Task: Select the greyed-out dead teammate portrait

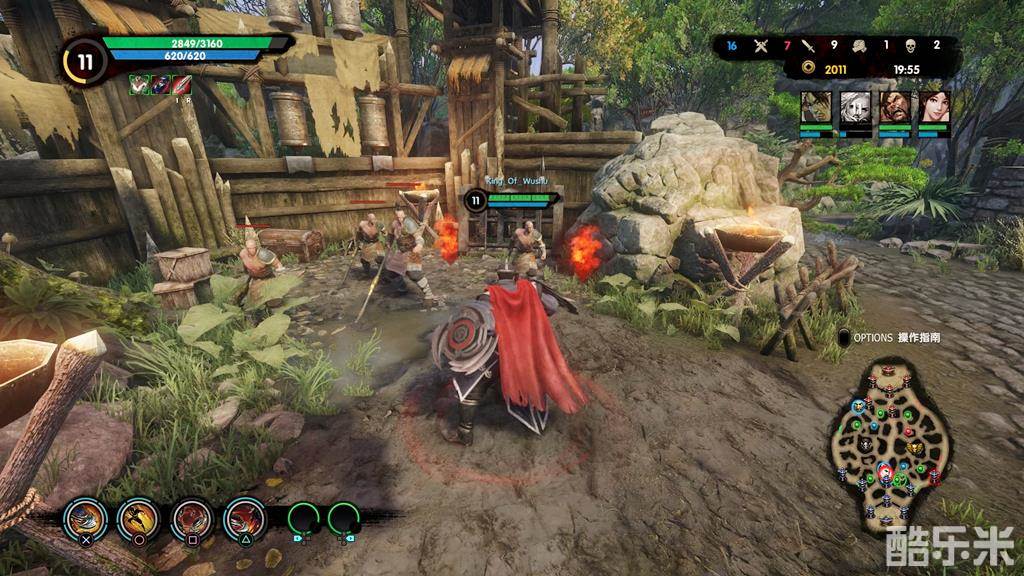Action: coord(855,108)
